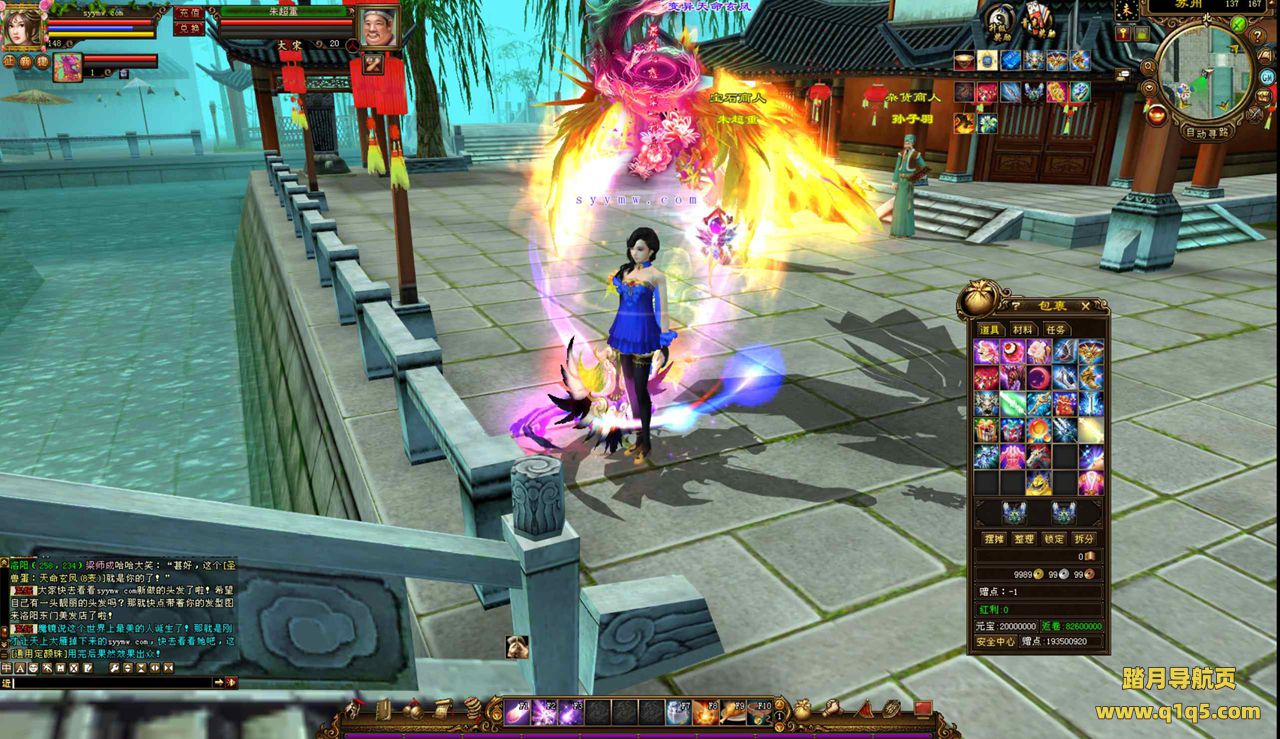
Task: Open the 任务 tab in the bag
Action: point(1056,329)
